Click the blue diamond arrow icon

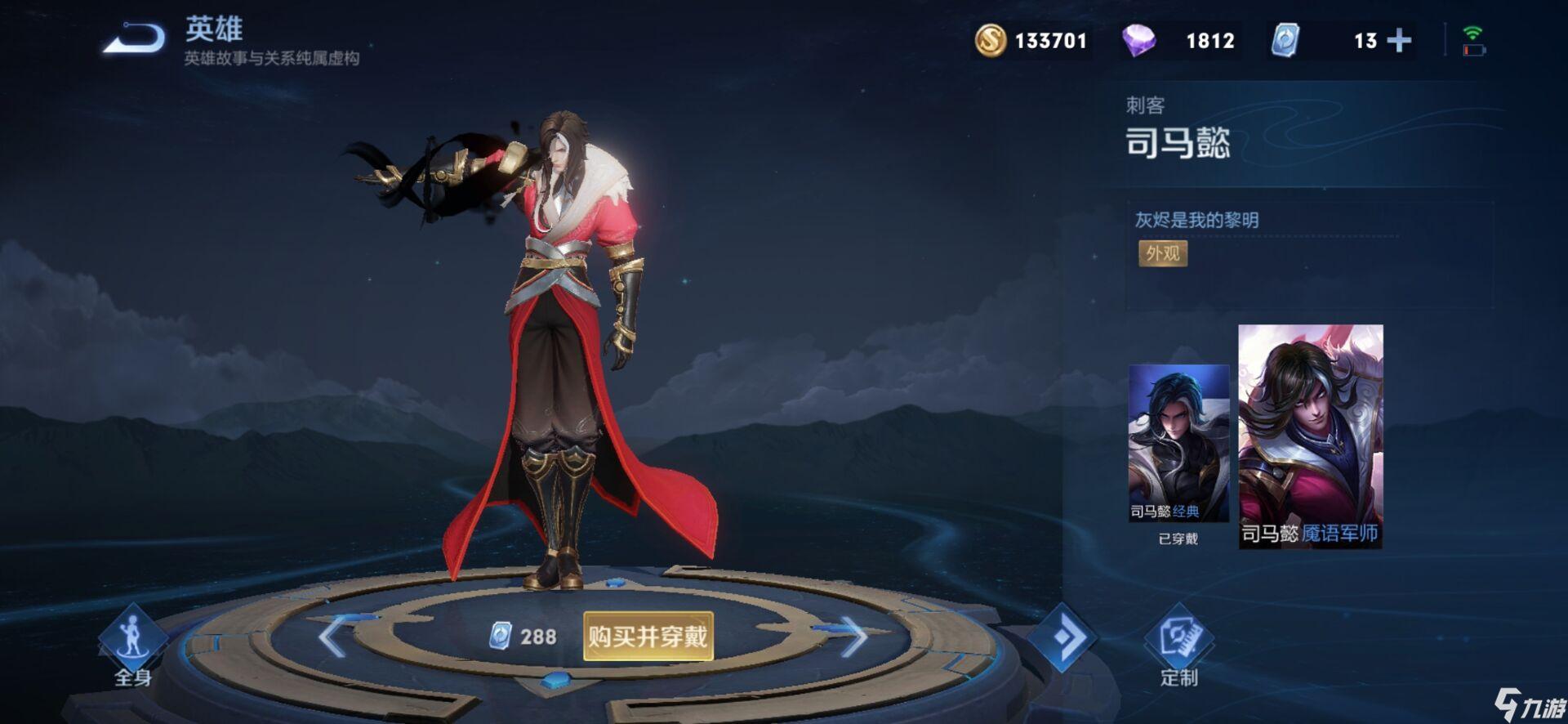pyautogui.click(x=1062, y=637)
